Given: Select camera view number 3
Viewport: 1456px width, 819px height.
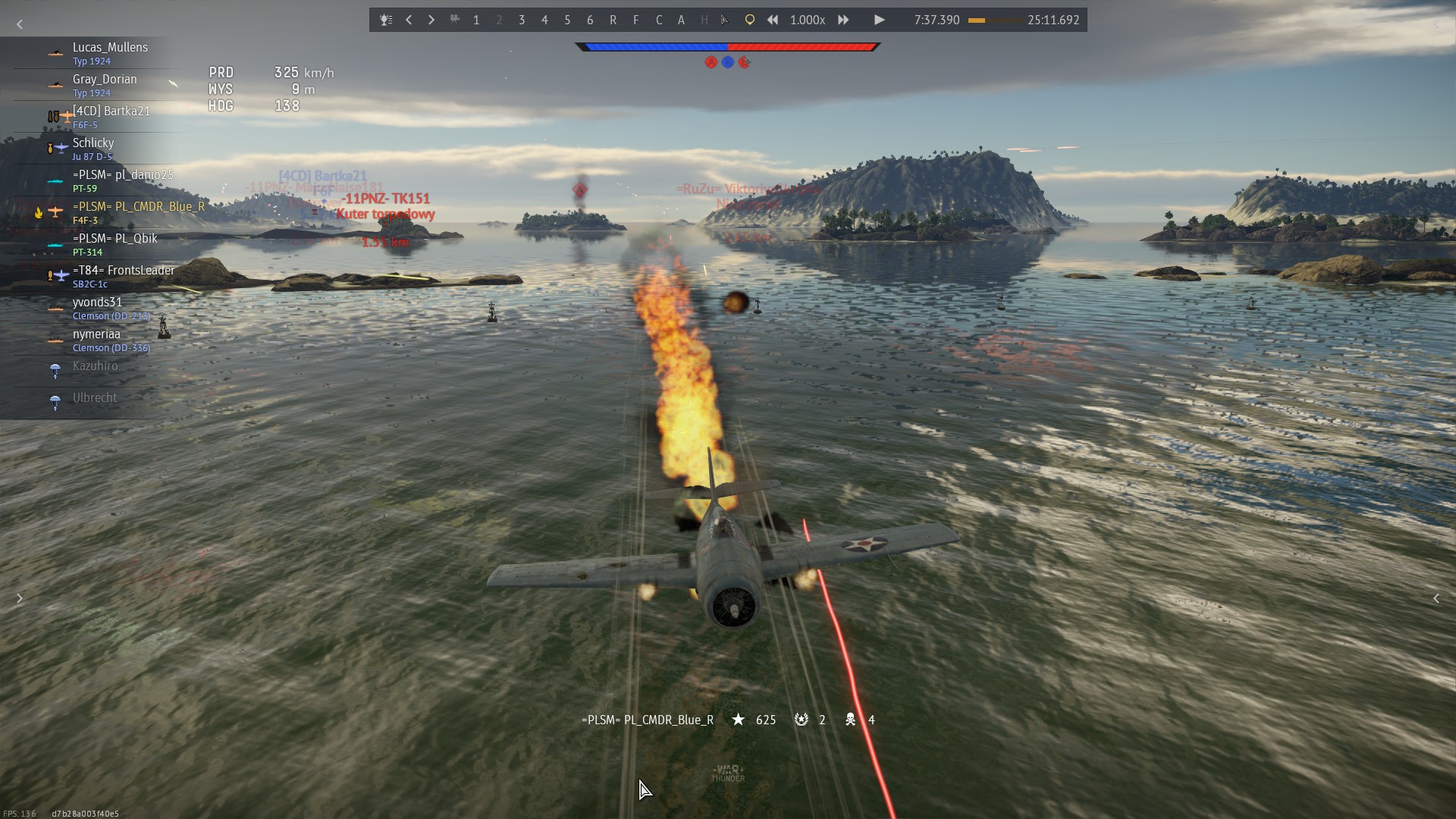Looking at the screenshot, I should click(522, 20).
